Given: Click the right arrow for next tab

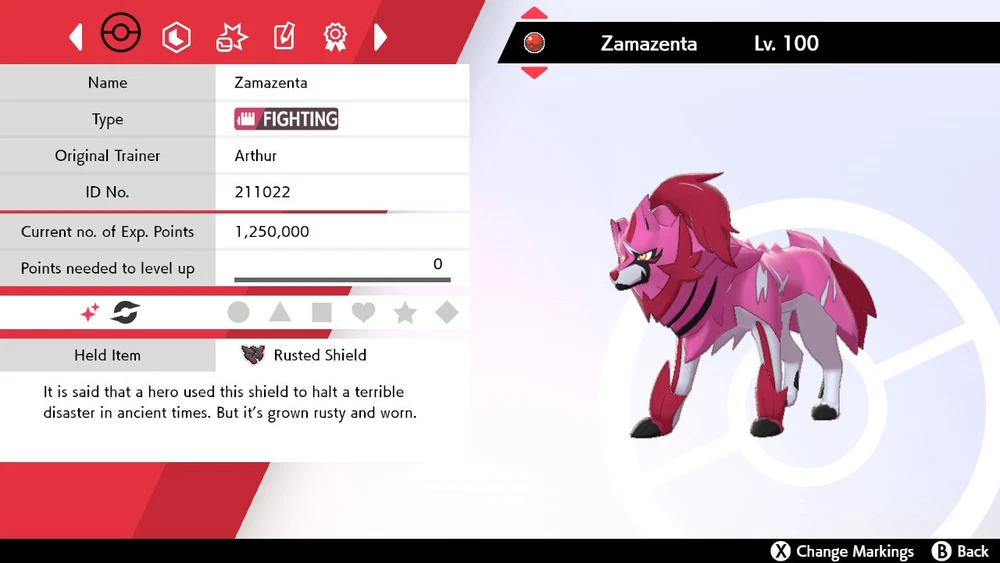Looking at the screenshot, I should coord(380,38).
